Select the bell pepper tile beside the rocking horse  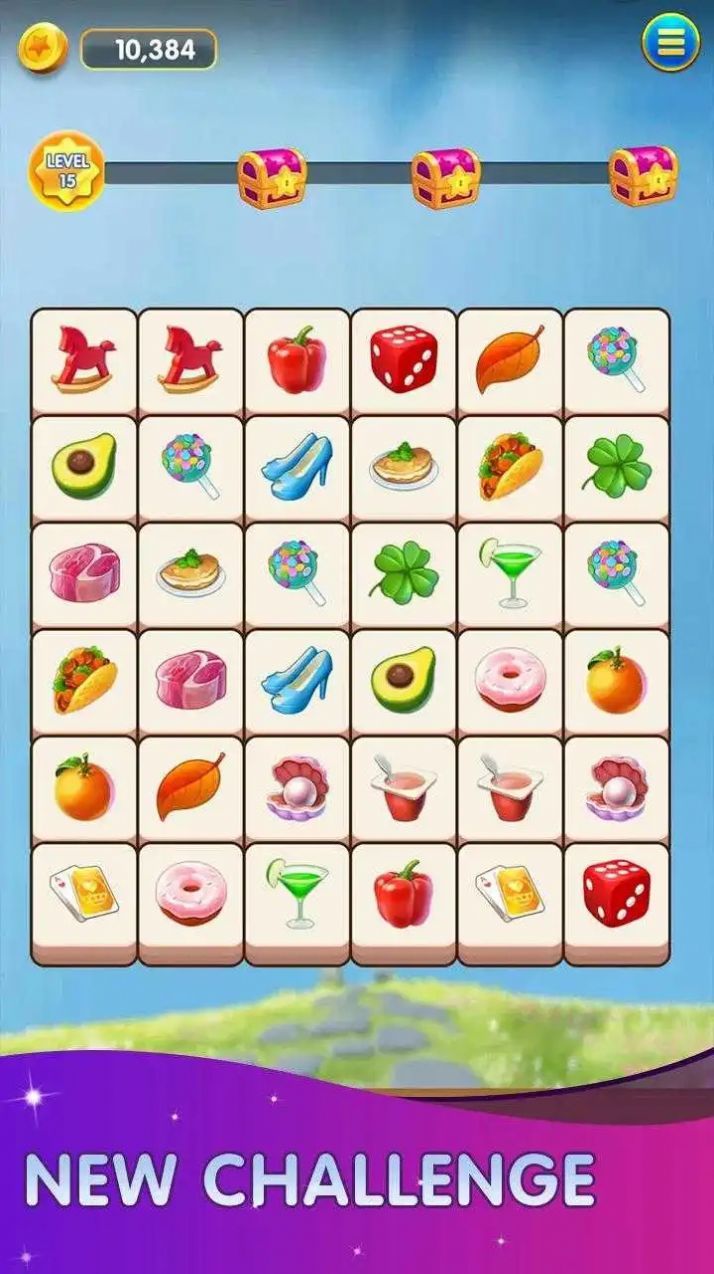(297, 359)
